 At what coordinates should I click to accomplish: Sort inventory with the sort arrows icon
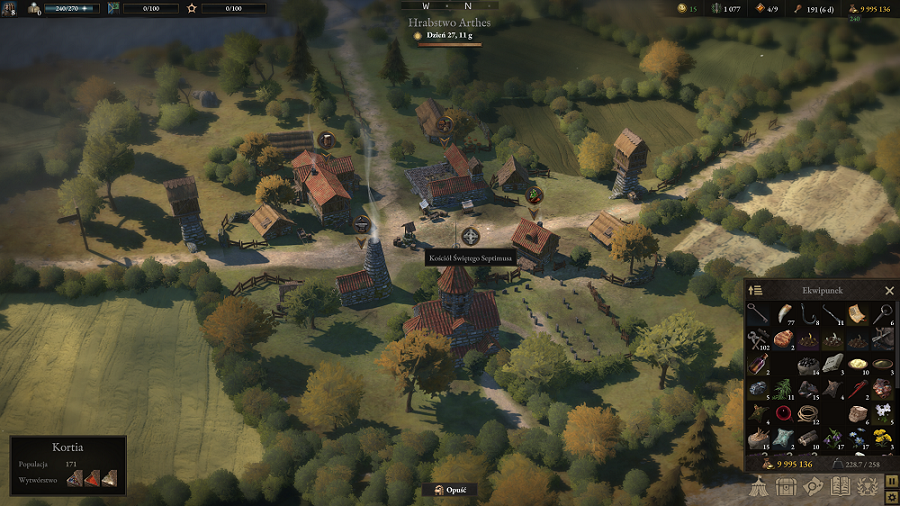[756, 290]
